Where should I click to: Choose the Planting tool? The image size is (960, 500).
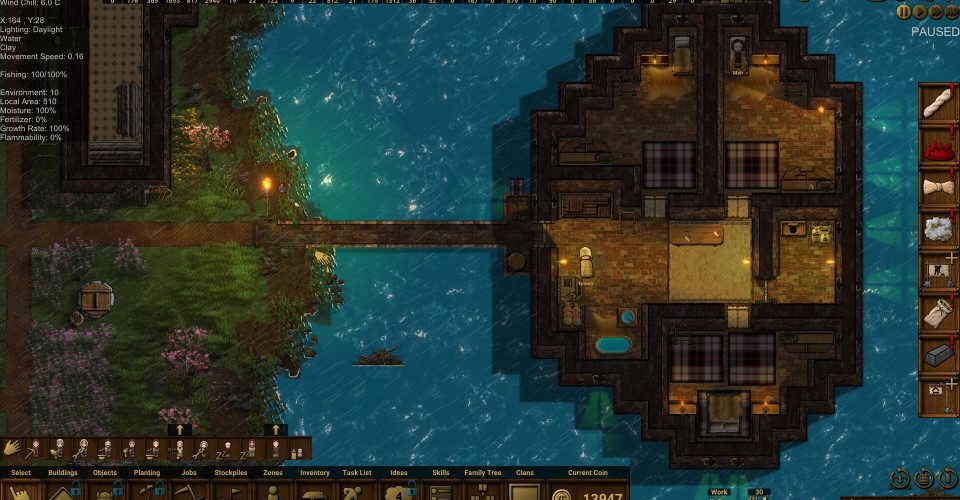[x=146, y=490]
